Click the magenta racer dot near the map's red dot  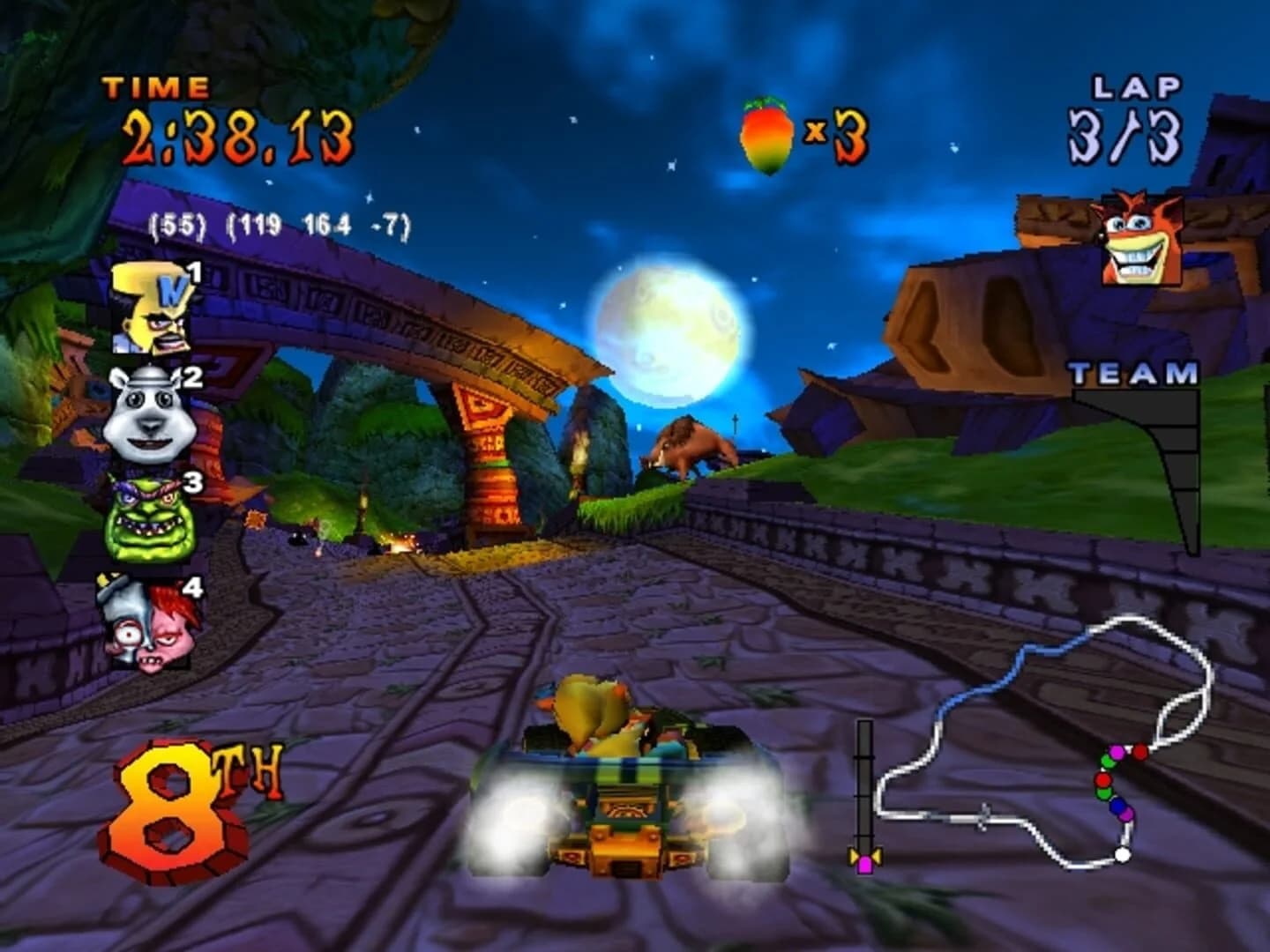(x=1117, y=752)
